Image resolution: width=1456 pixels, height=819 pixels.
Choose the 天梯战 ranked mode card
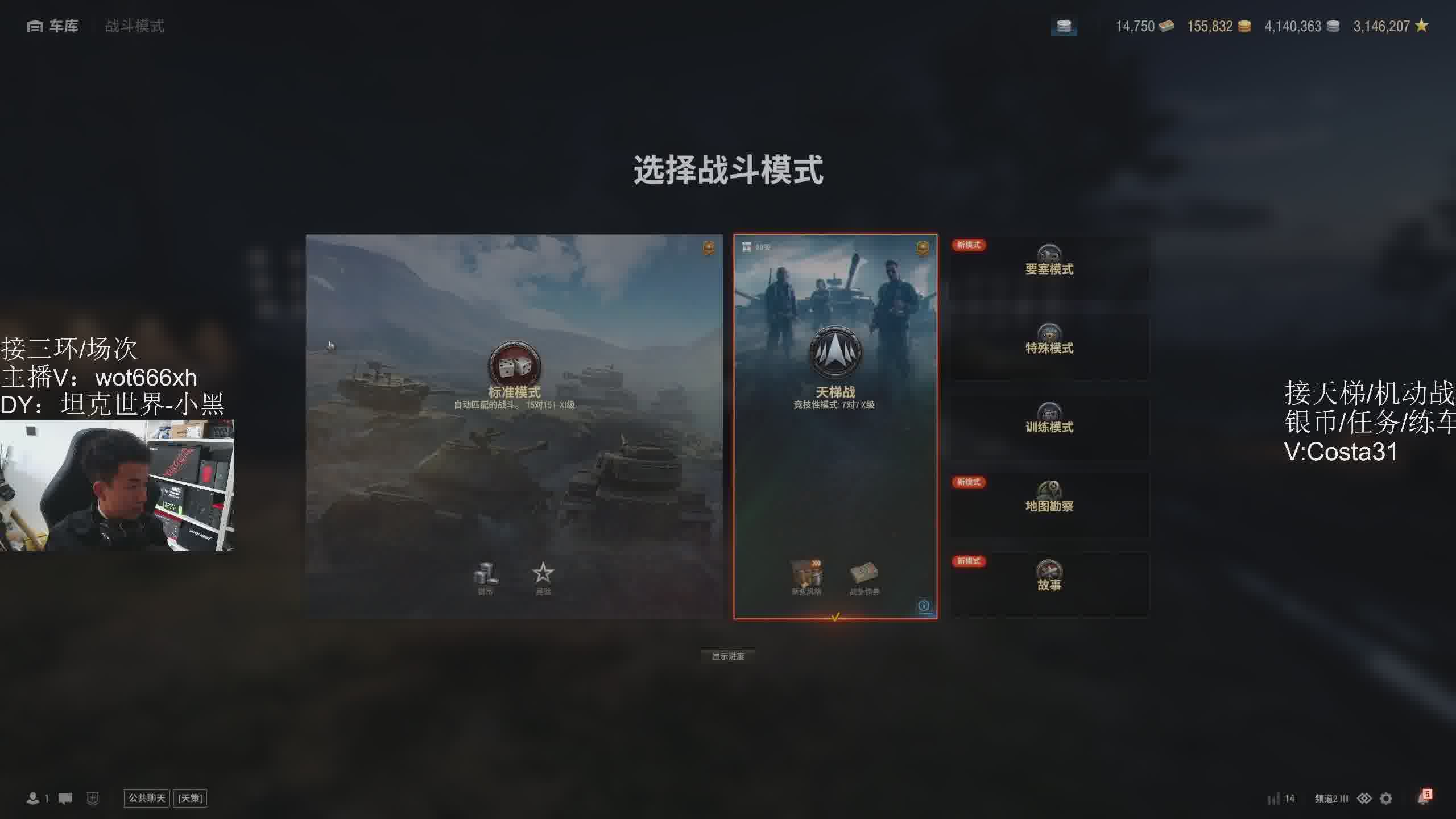835,425
